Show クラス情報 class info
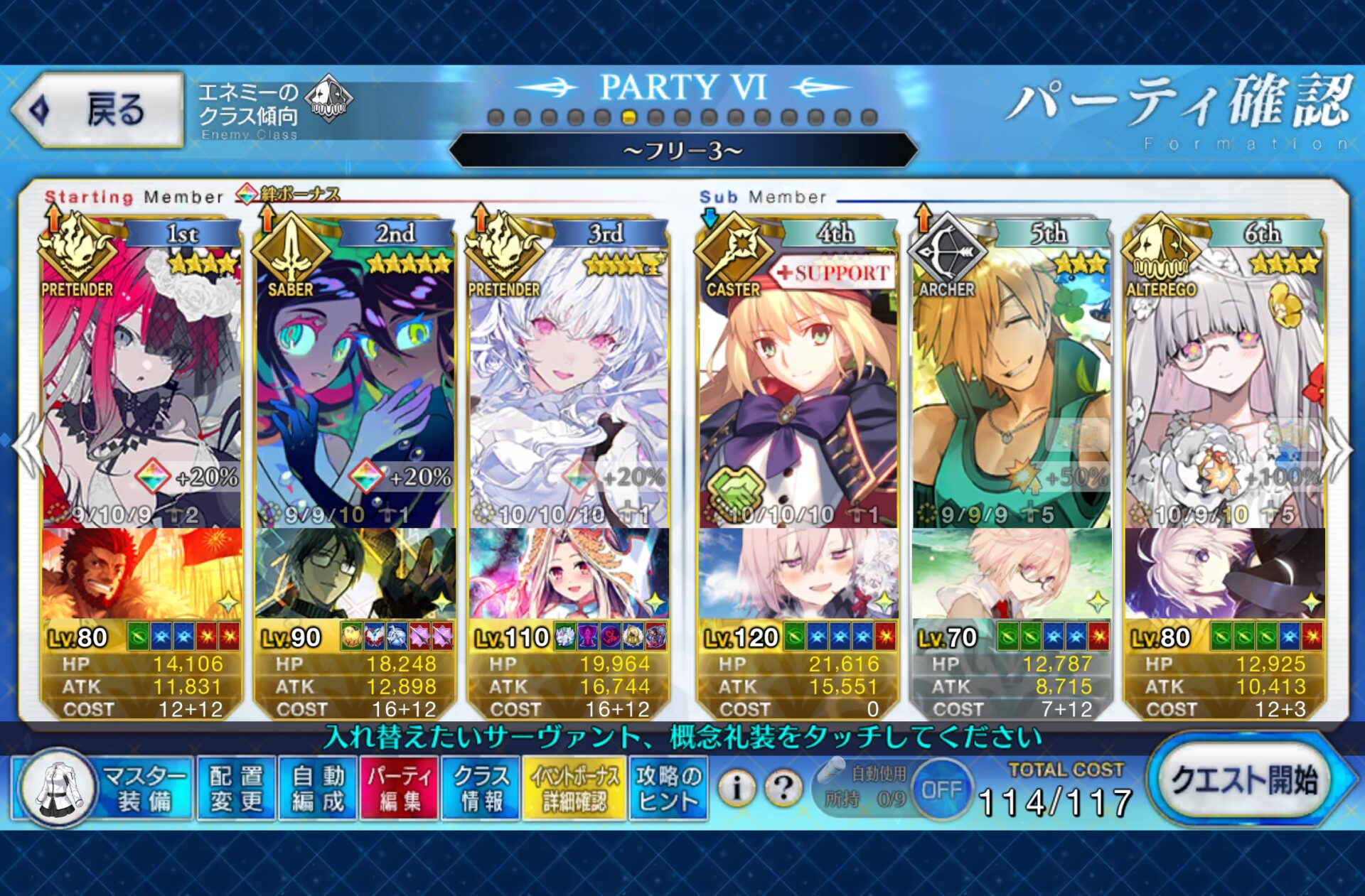The width and height of the screenshot is (1365, 896). coord(481,789)
